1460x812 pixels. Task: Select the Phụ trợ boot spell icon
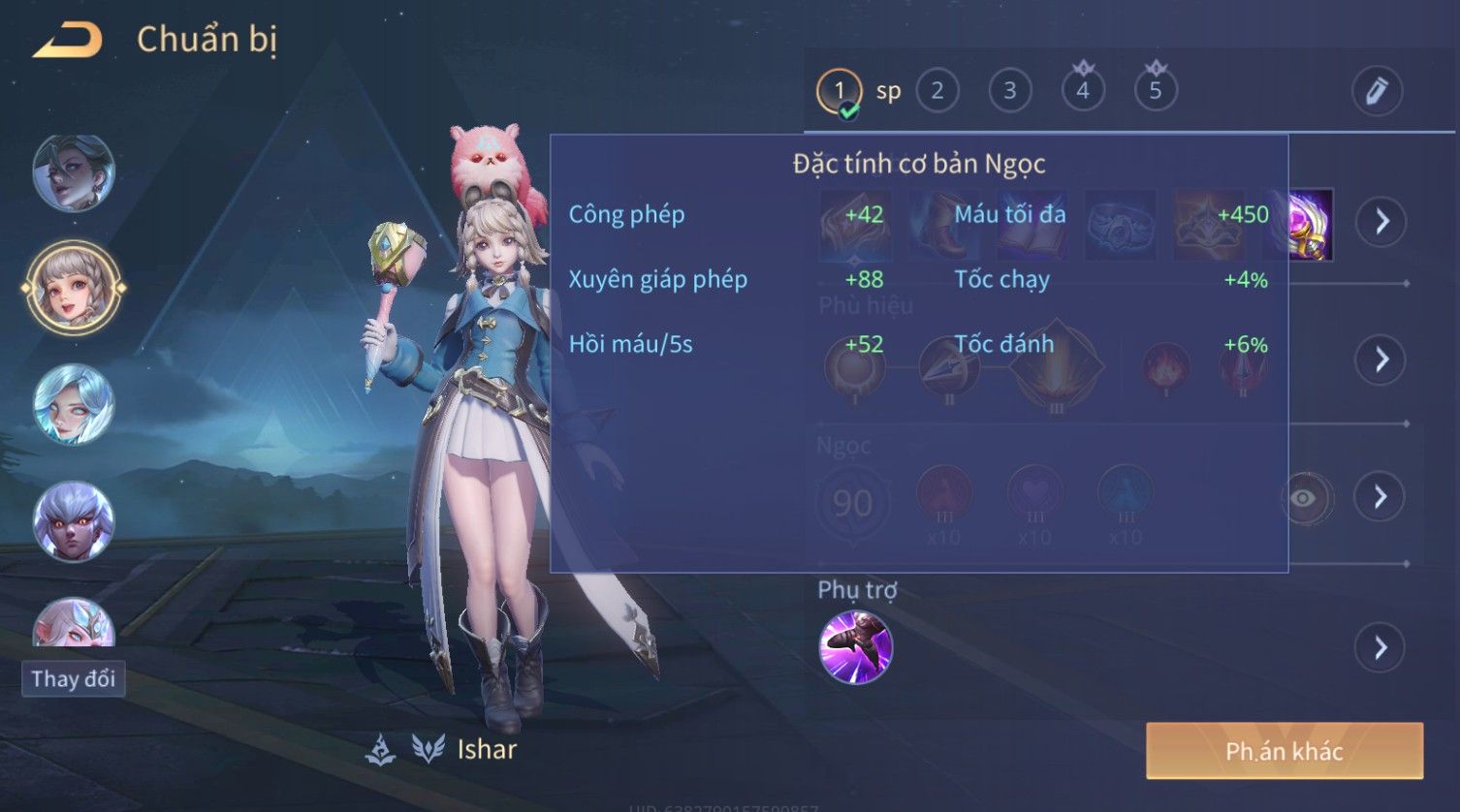(855, 647)
